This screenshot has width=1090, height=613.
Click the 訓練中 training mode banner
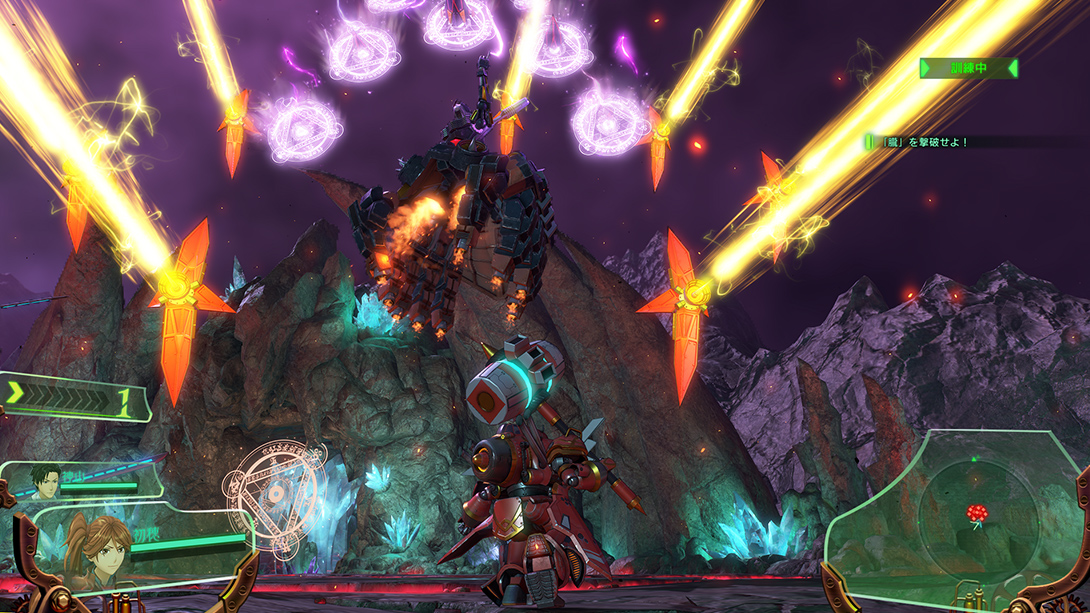[x=968, y=68]
